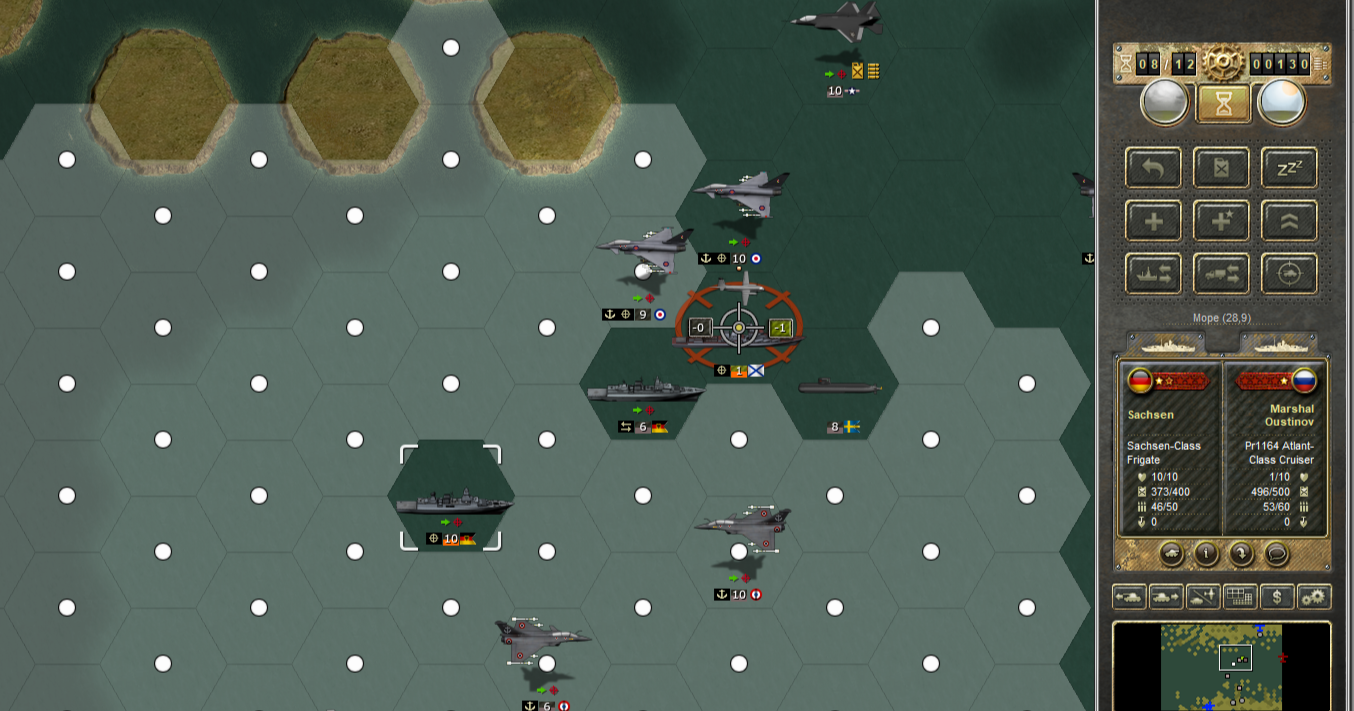The image size is (1354, 711).
Task: Select previous unit with left-arrow tank button
Action: click(x=1129, y=597)
